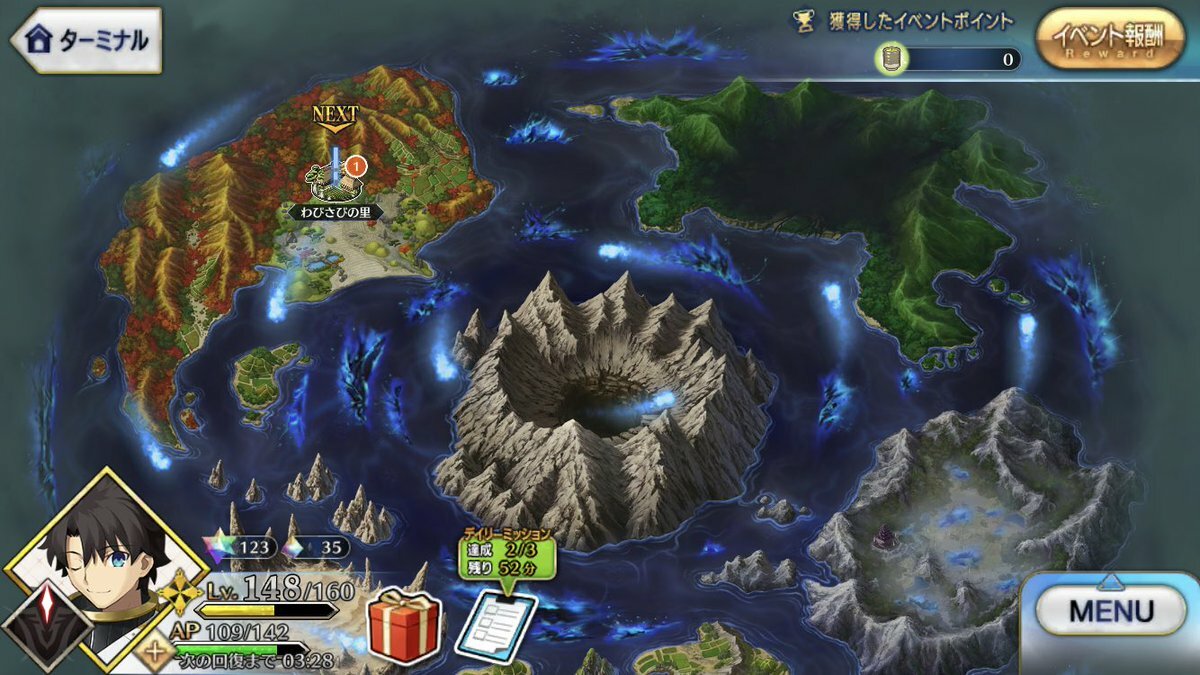The height and width of the screenshot is (675, 1200).
Task: Select the わびさびの里 map node
Action: tap(337, 182)
